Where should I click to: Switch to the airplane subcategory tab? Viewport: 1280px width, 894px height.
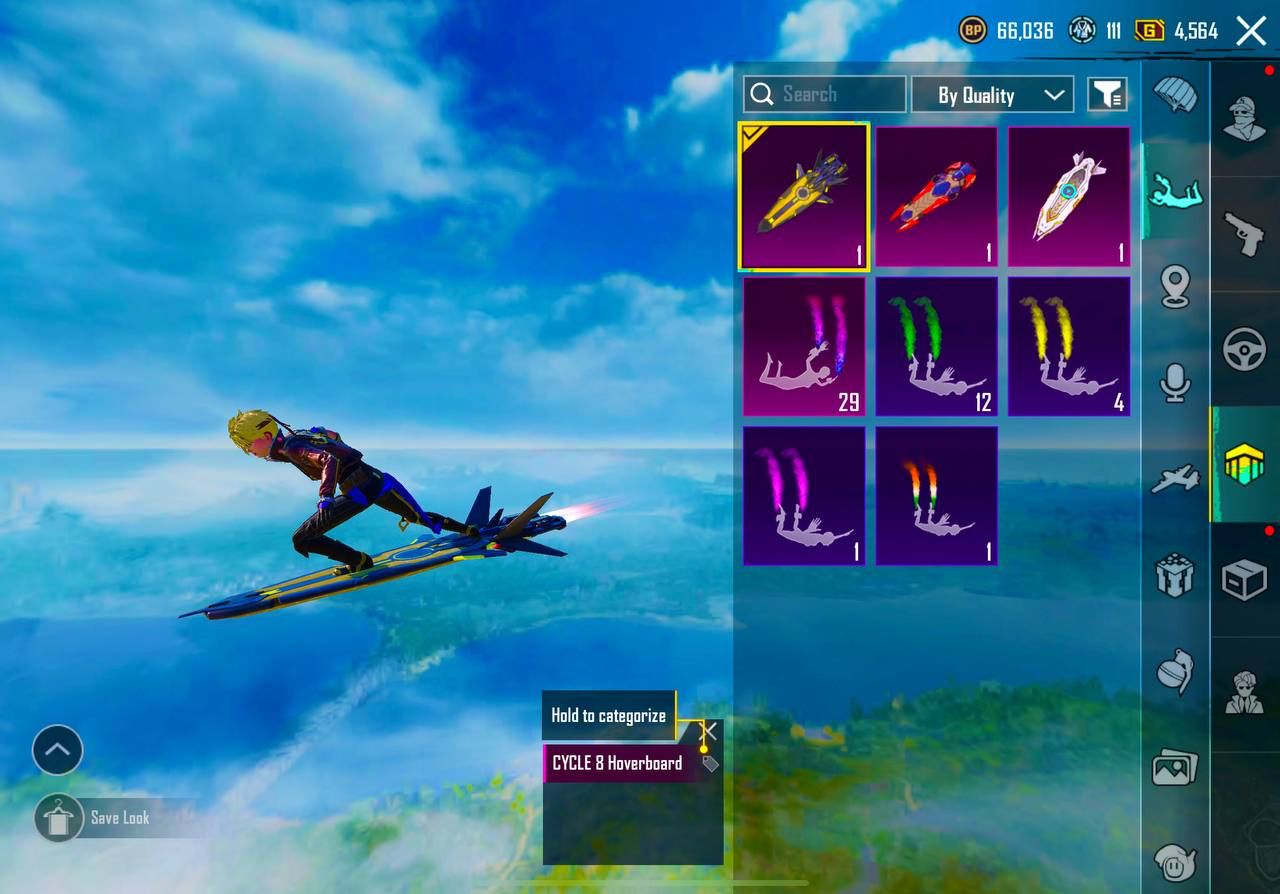click(1175, 479)
